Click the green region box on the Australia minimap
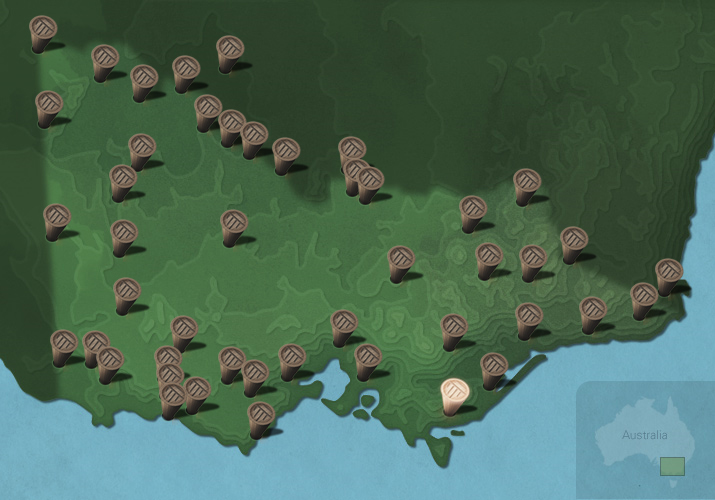Image resolution: width=715 pixels, height=500 pixels. (672, 466)
